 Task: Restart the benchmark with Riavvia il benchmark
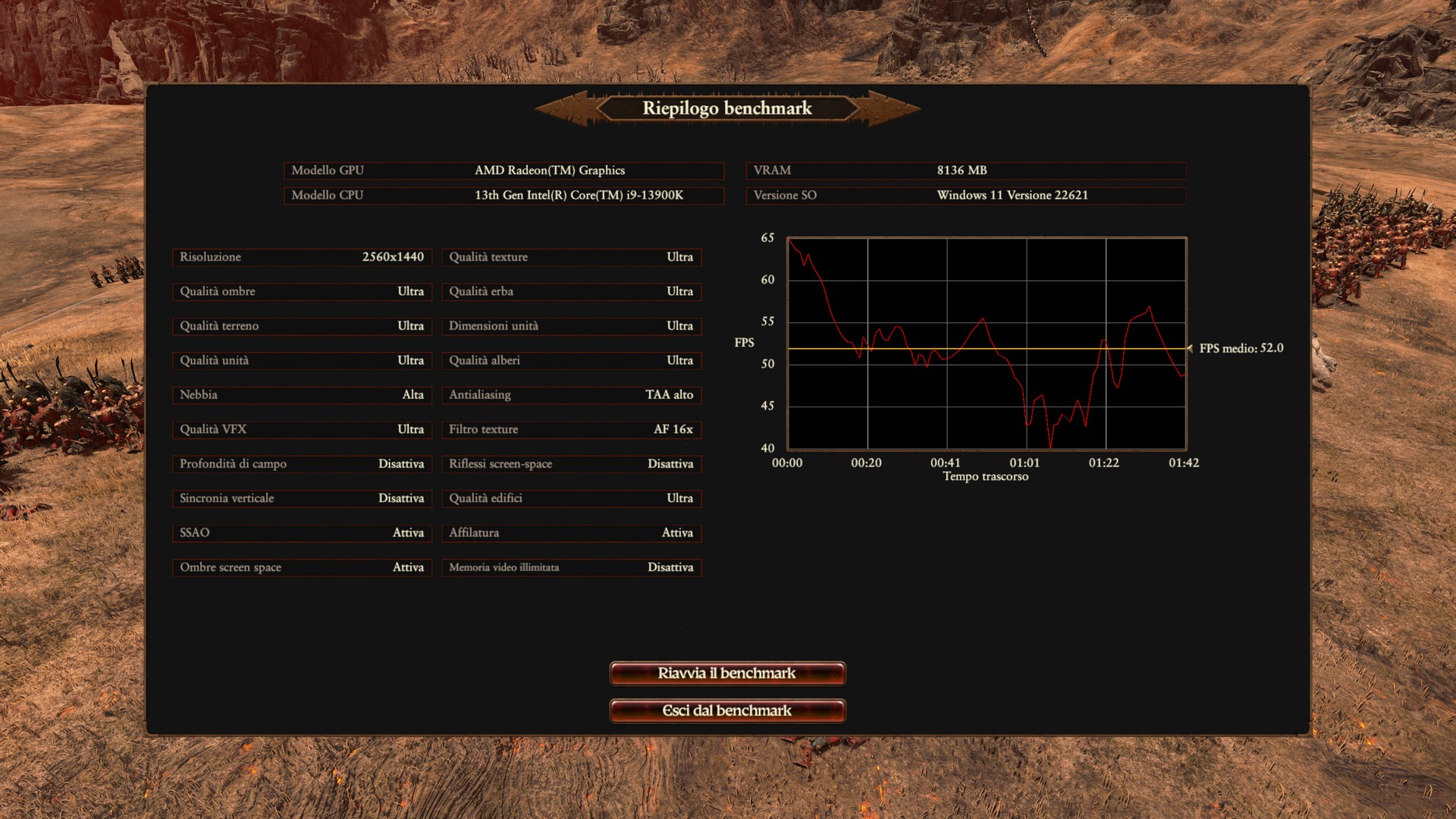(x=727, y=673)
